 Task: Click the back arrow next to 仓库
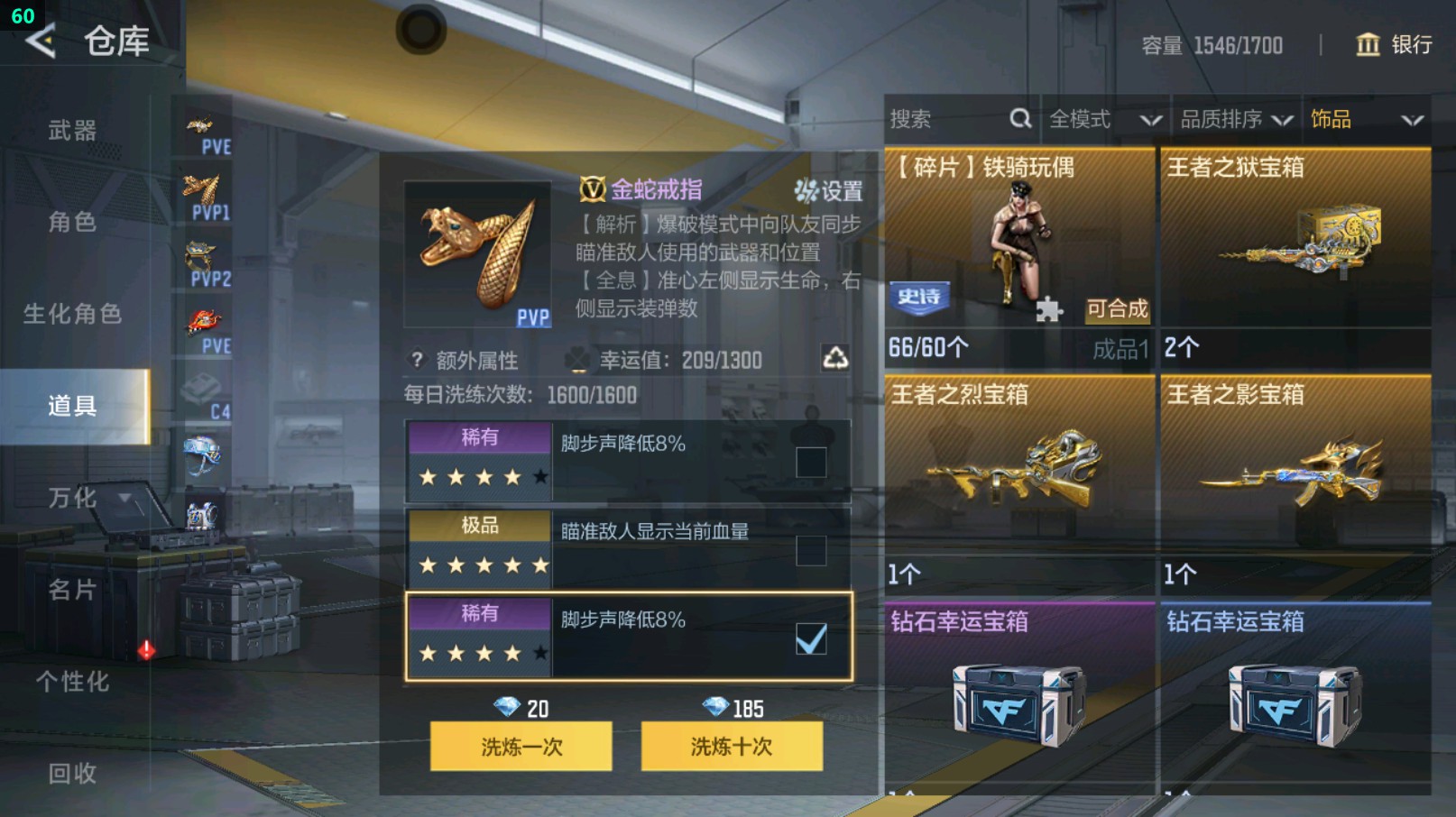point(38,41)
